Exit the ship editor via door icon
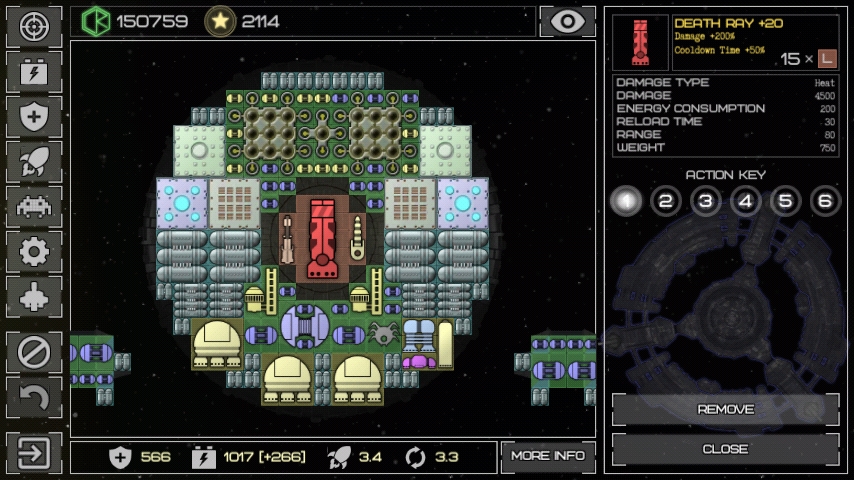854x480 pixels. coord(34,453)
